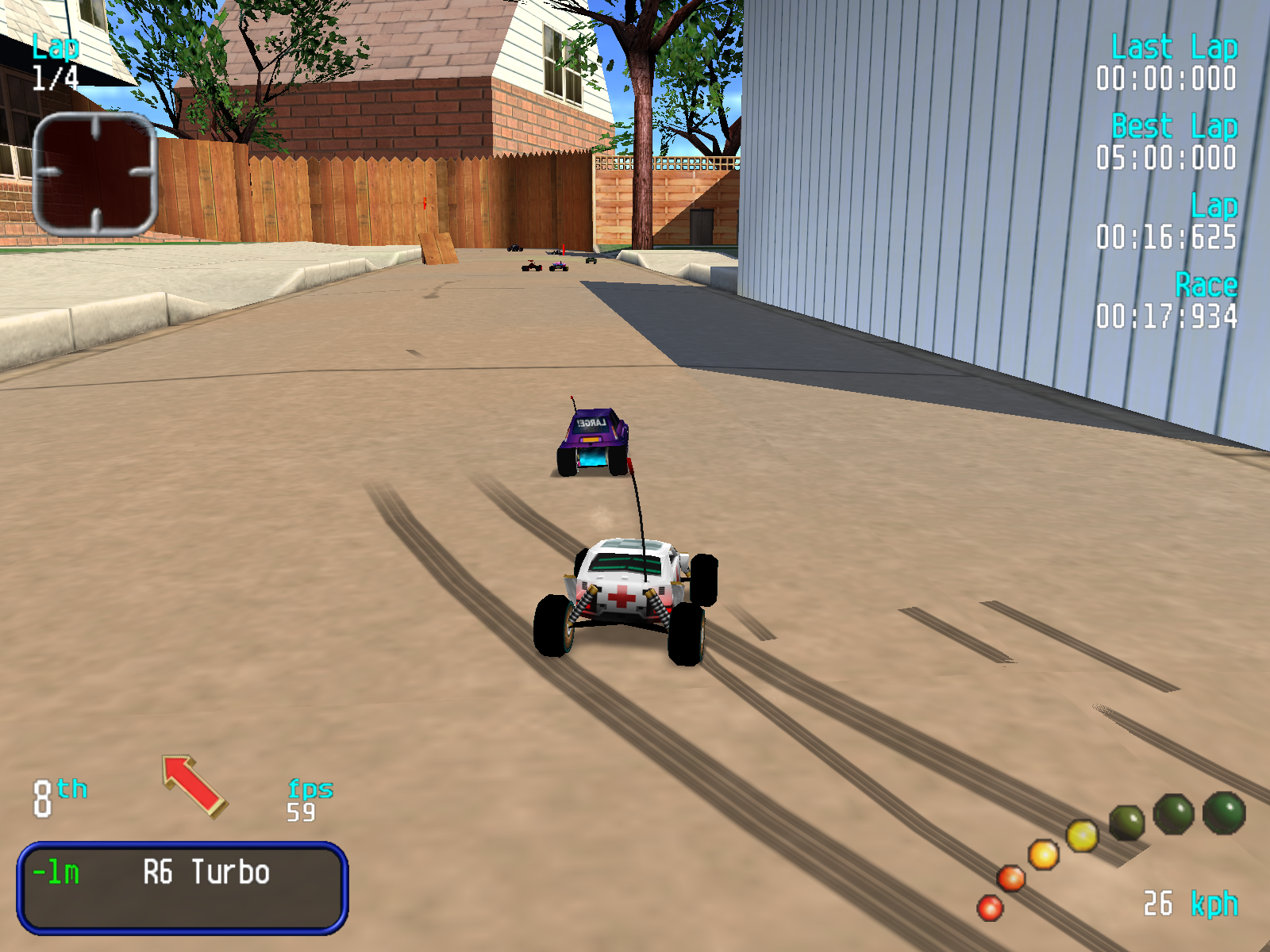The height and width of the screenshot is (952, 1270).
Task: Select the R6 Turbo opponent panel
Action: [182, 887]
